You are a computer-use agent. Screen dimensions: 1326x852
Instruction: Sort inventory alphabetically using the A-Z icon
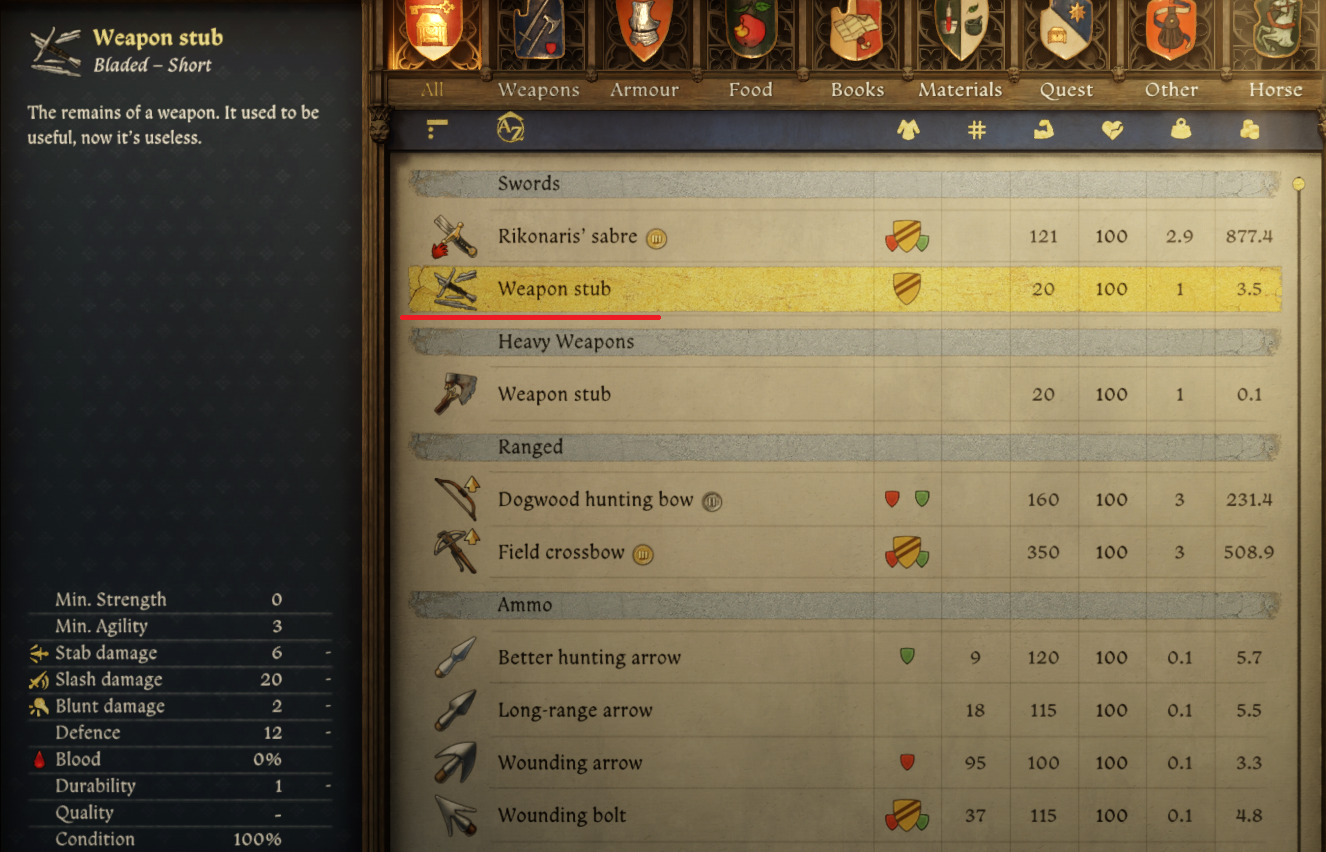[x=508, y=129]
